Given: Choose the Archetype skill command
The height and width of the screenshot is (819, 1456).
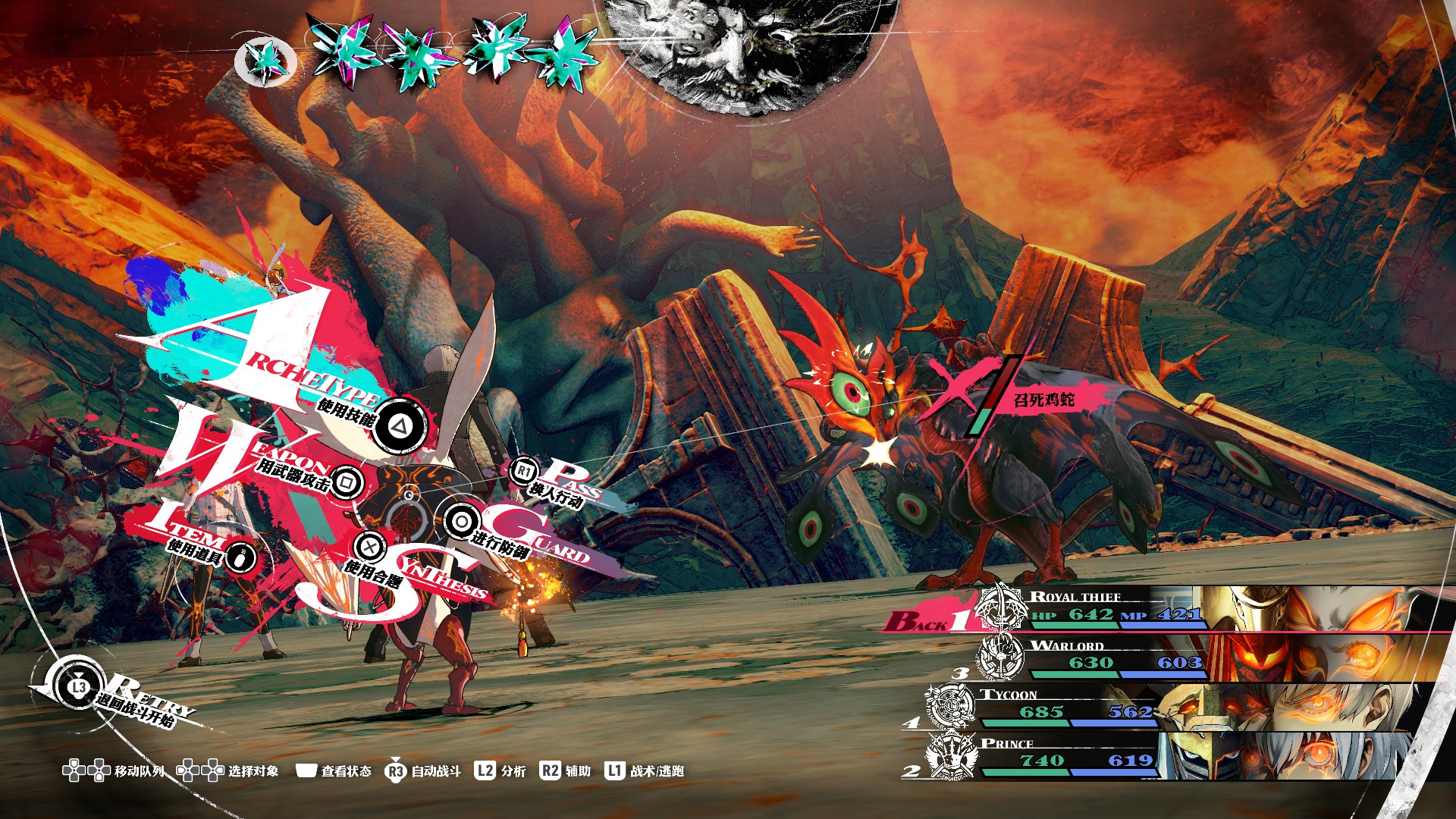Looking at the screenshot, I should pos(397,425).
